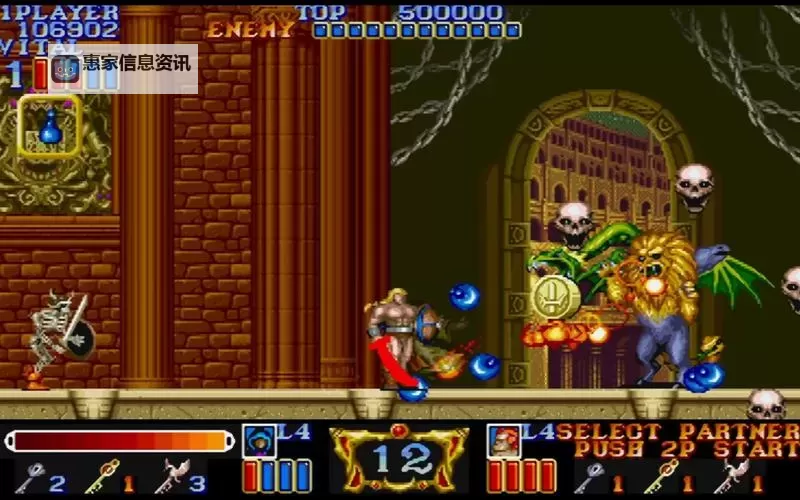Click the floor 12 ornate emblem
The width and height of the screenshot is (800, 500).
(399, 459)
